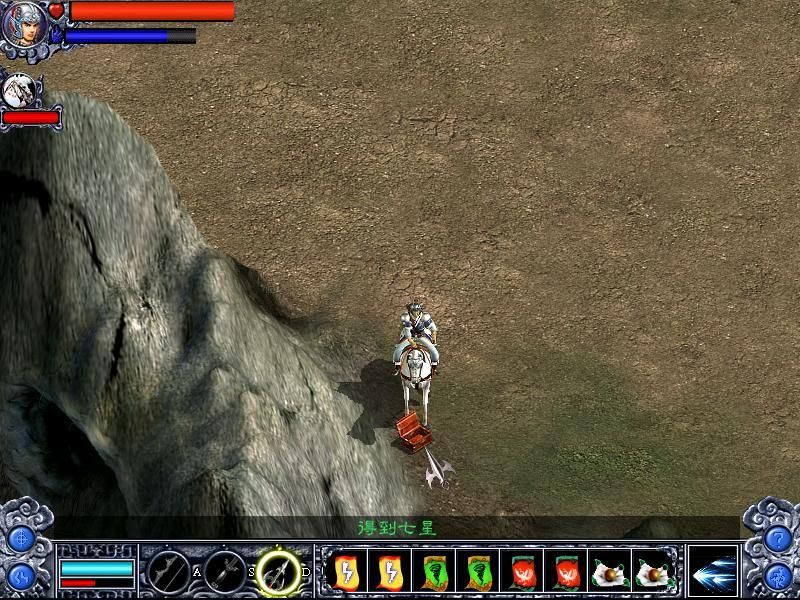Select the white horse mount portrait
The width and height of the screenshot is (800, 600).
point(19,92)
